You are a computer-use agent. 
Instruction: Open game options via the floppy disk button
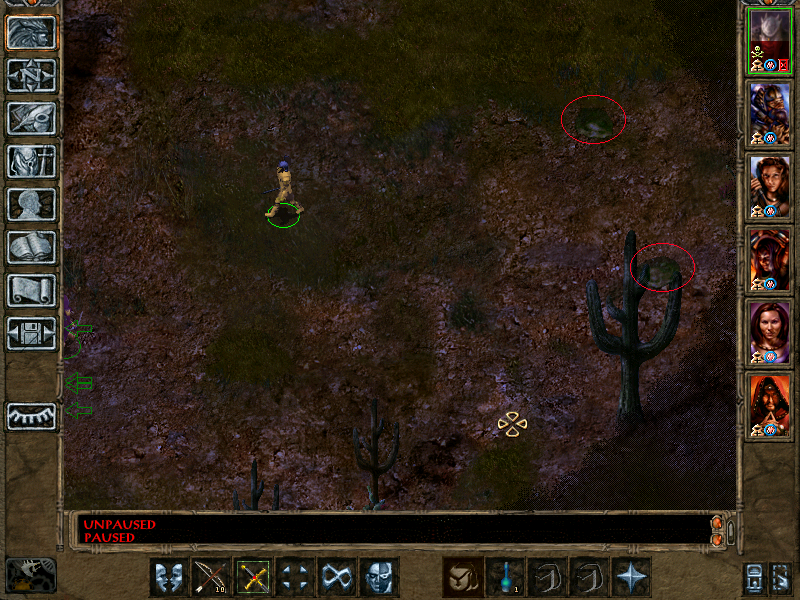point(31,333)
